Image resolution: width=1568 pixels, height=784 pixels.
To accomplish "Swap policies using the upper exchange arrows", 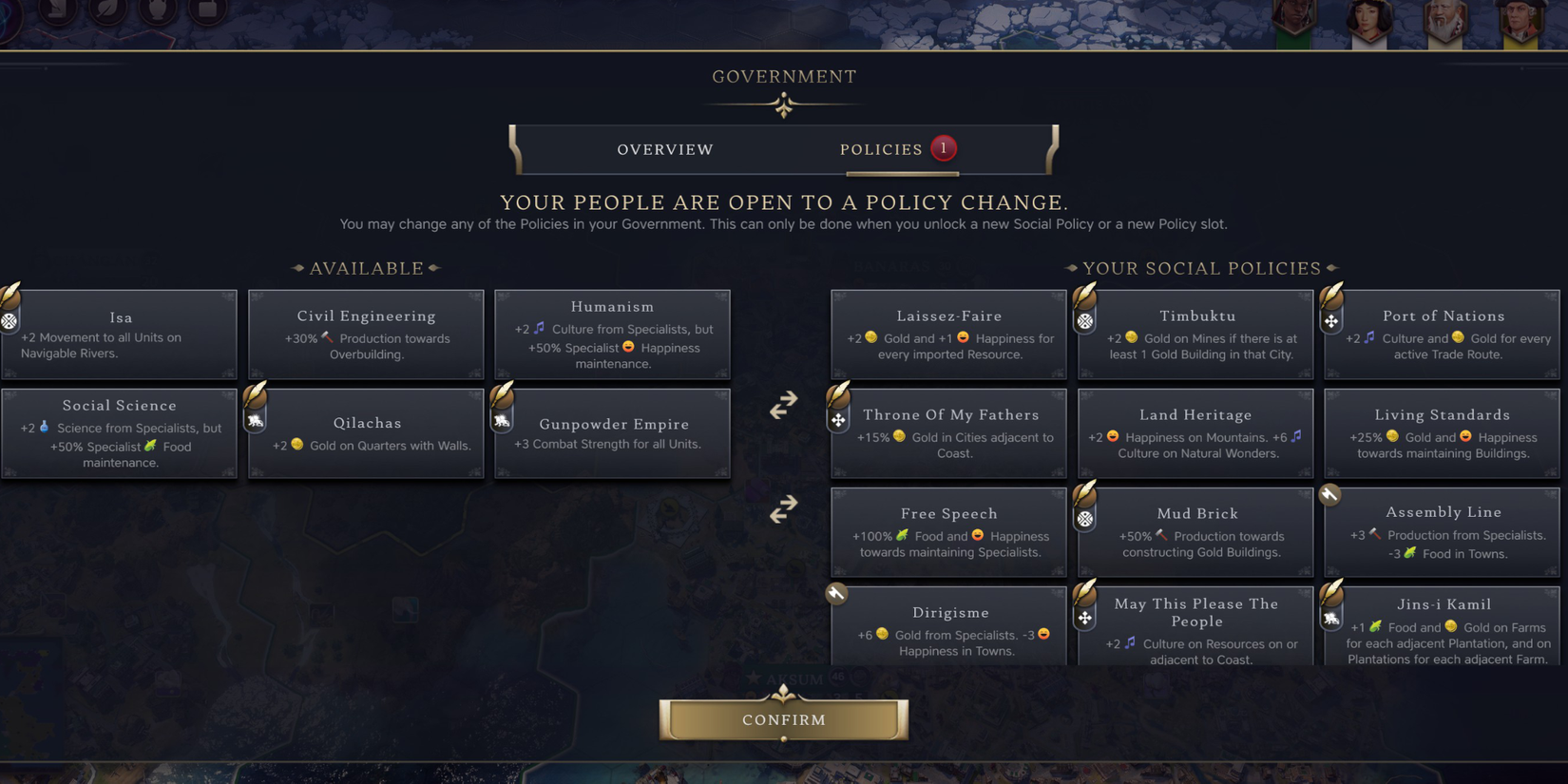I will point(782,404).
